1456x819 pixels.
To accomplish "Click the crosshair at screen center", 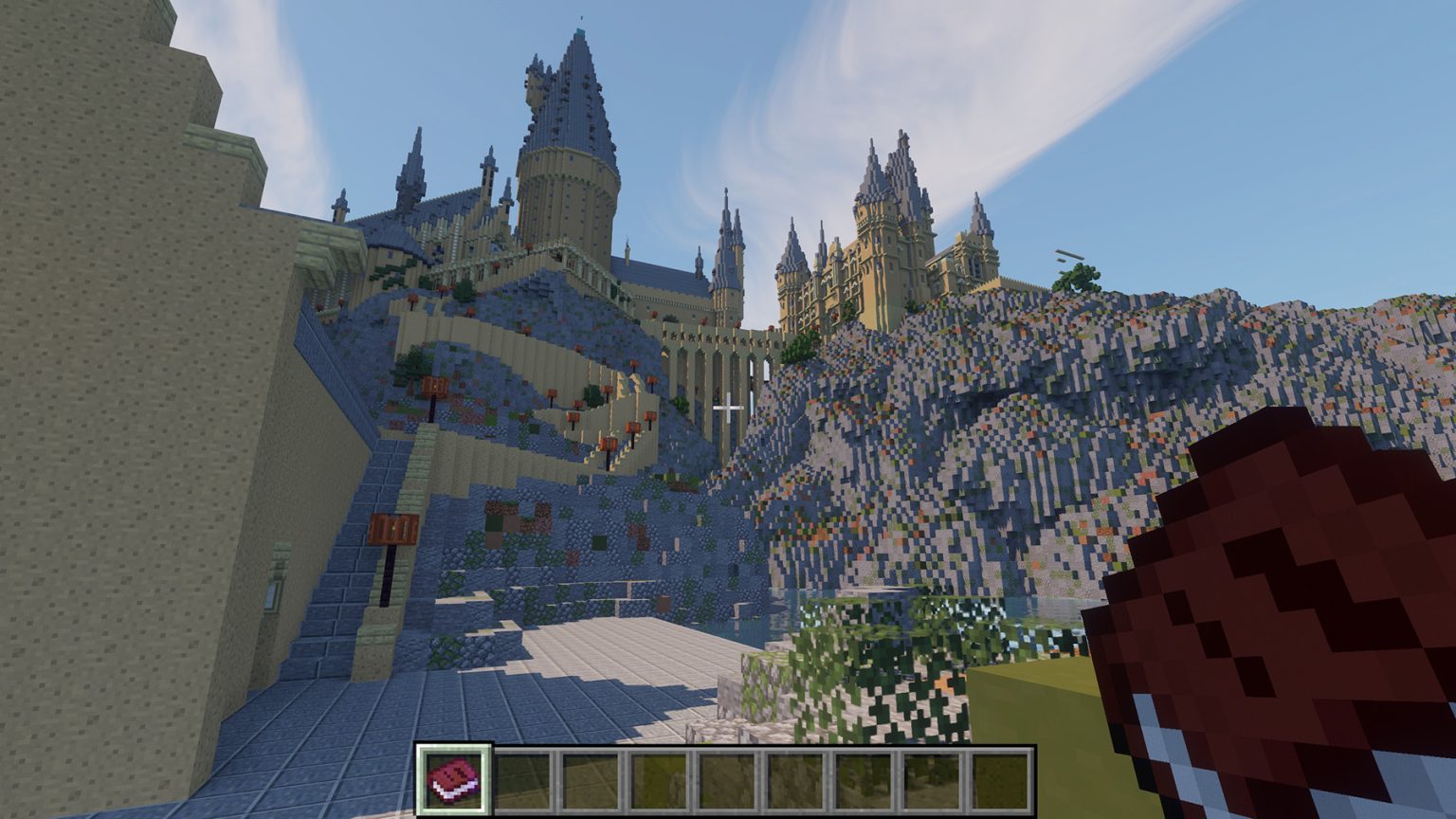I will [730, 406].
